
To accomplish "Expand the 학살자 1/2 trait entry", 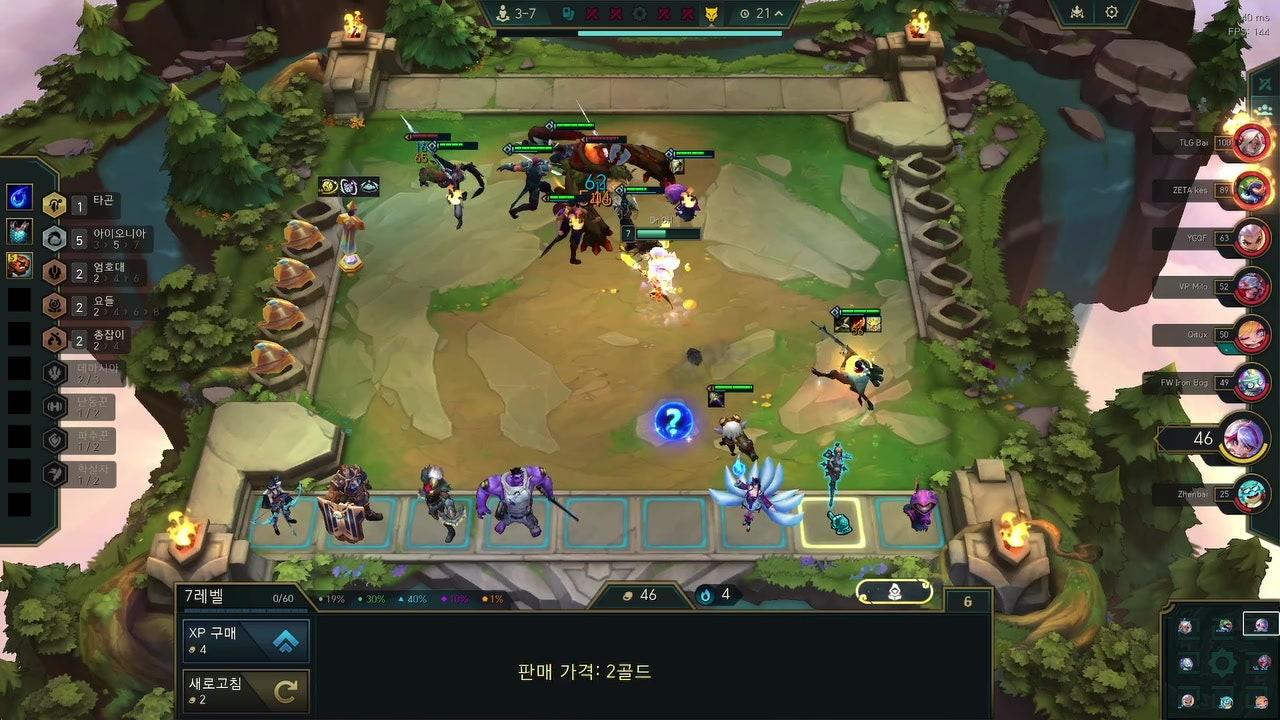I will click(x=90, y=474).
